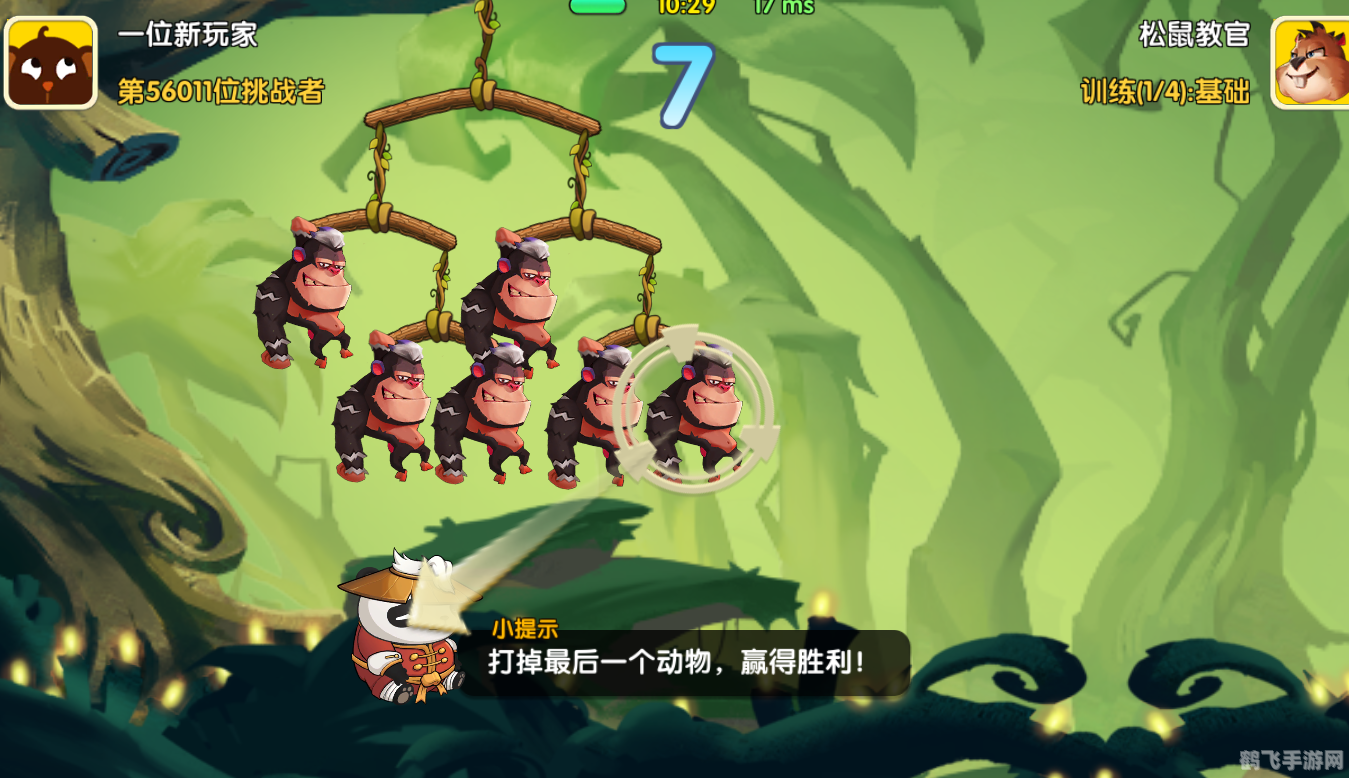Tap the green health bar at top center

click(597, 6)
